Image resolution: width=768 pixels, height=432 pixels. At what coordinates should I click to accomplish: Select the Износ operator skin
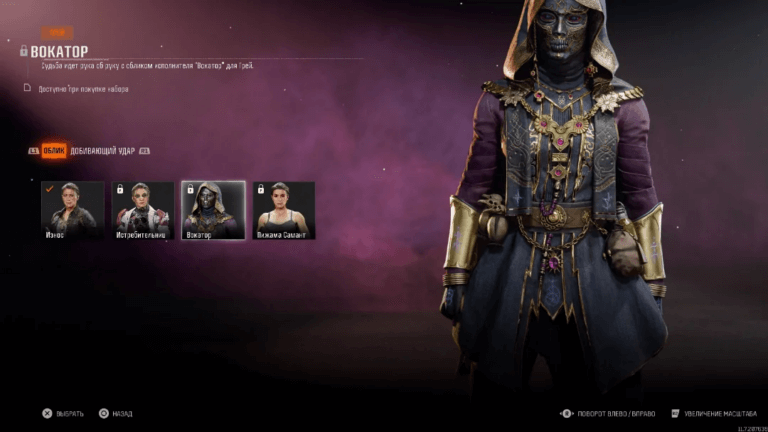coord(72,210)
